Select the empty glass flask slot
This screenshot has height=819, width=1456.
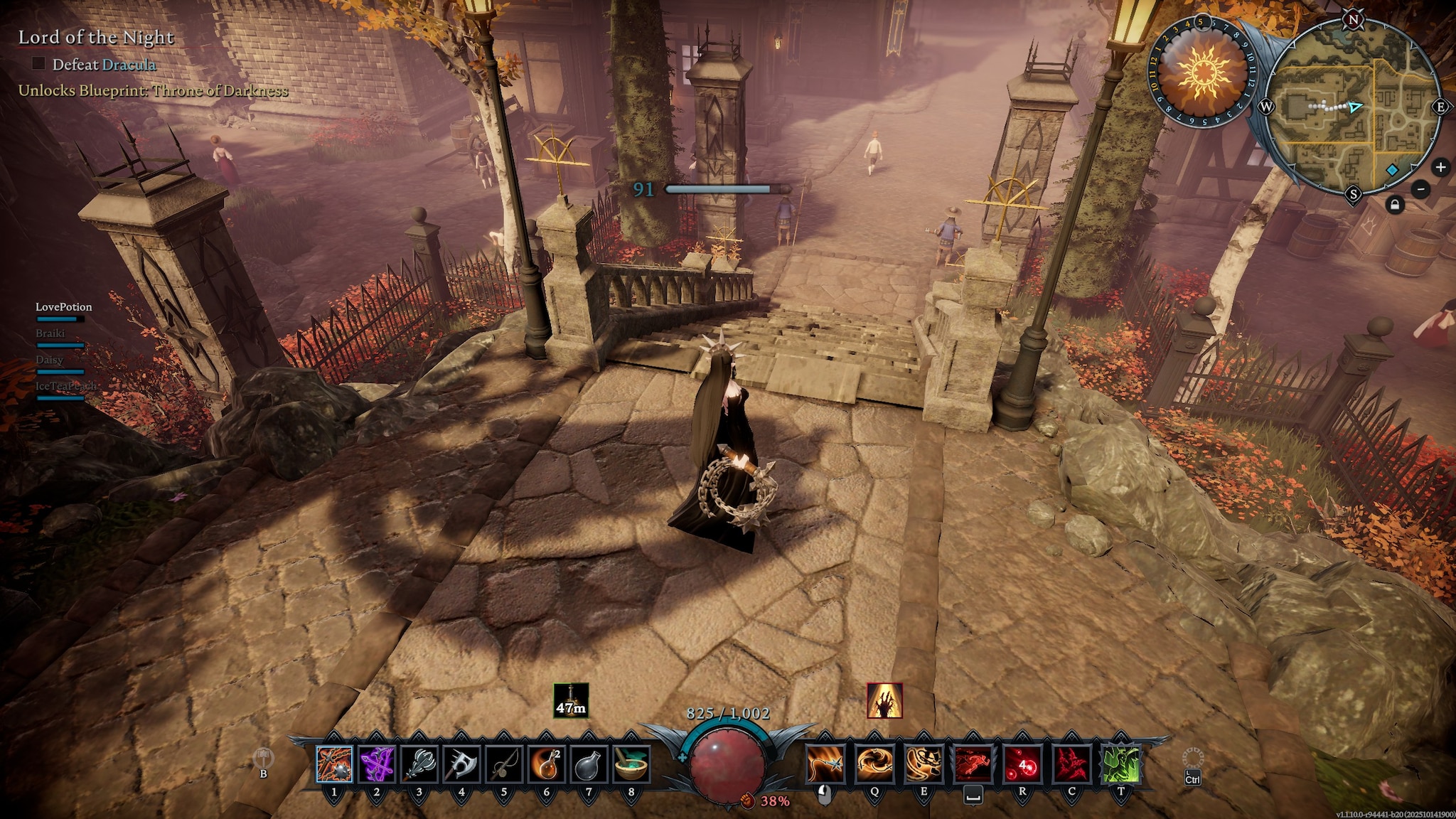pos(589,764)
